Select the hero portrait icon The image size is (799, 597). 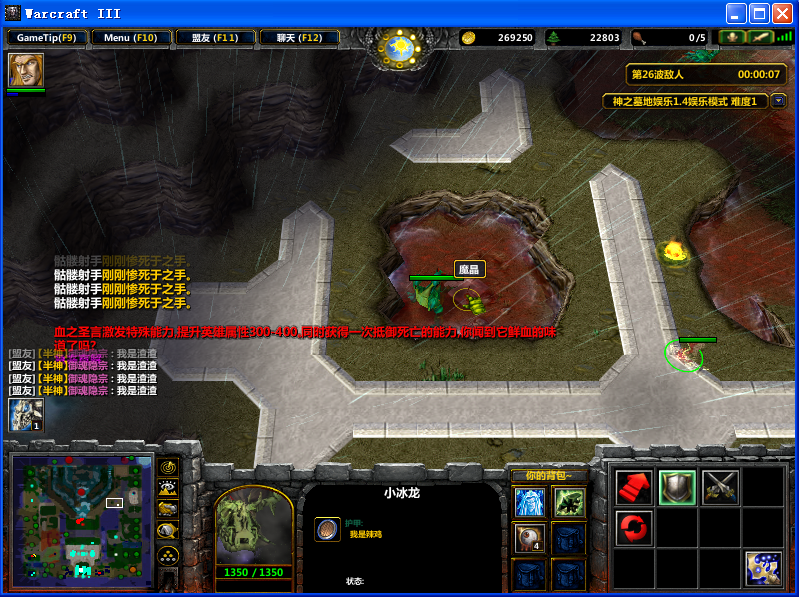(26, 70)
